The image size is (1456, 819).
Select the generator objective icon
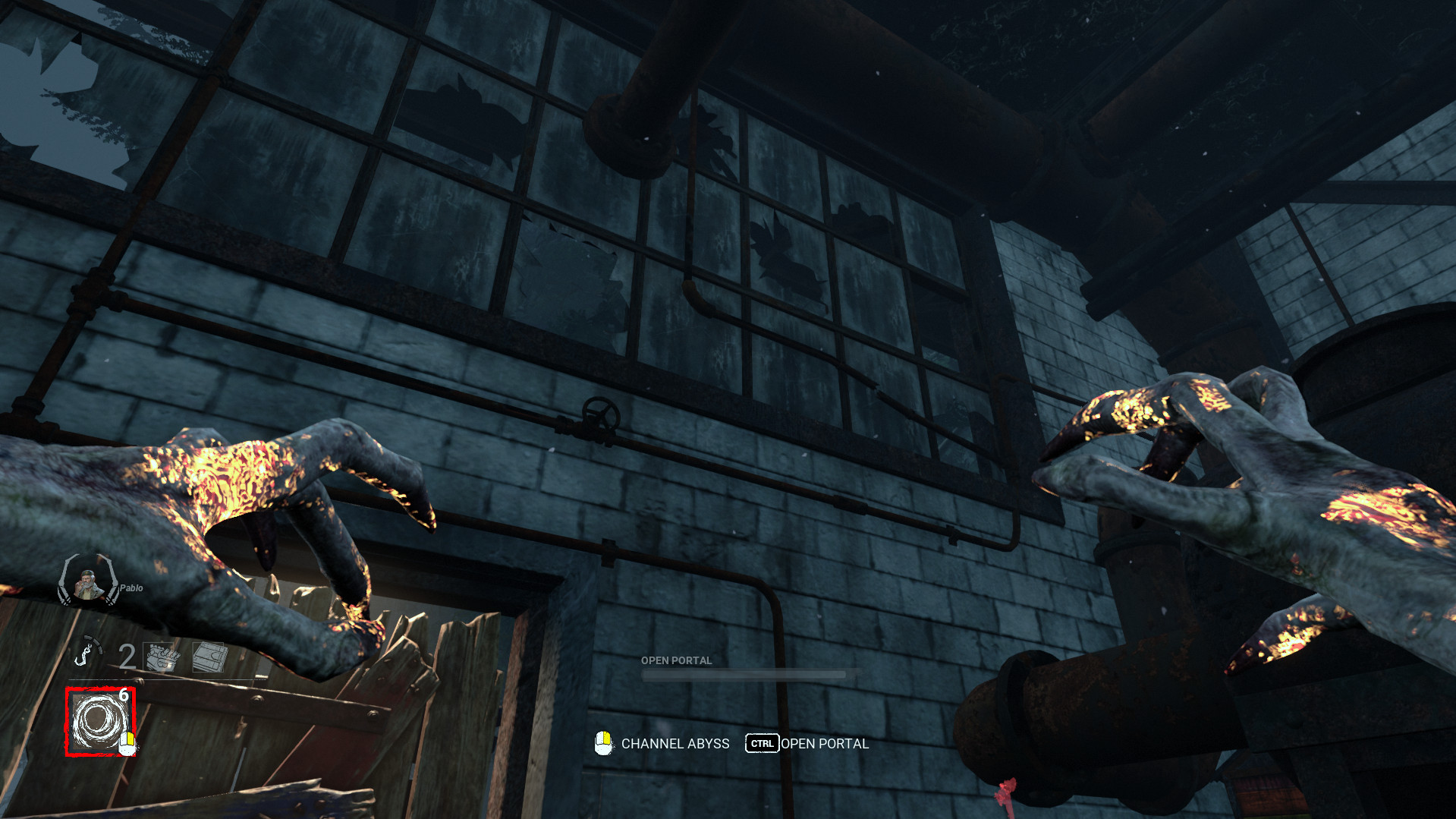point(162,657)
